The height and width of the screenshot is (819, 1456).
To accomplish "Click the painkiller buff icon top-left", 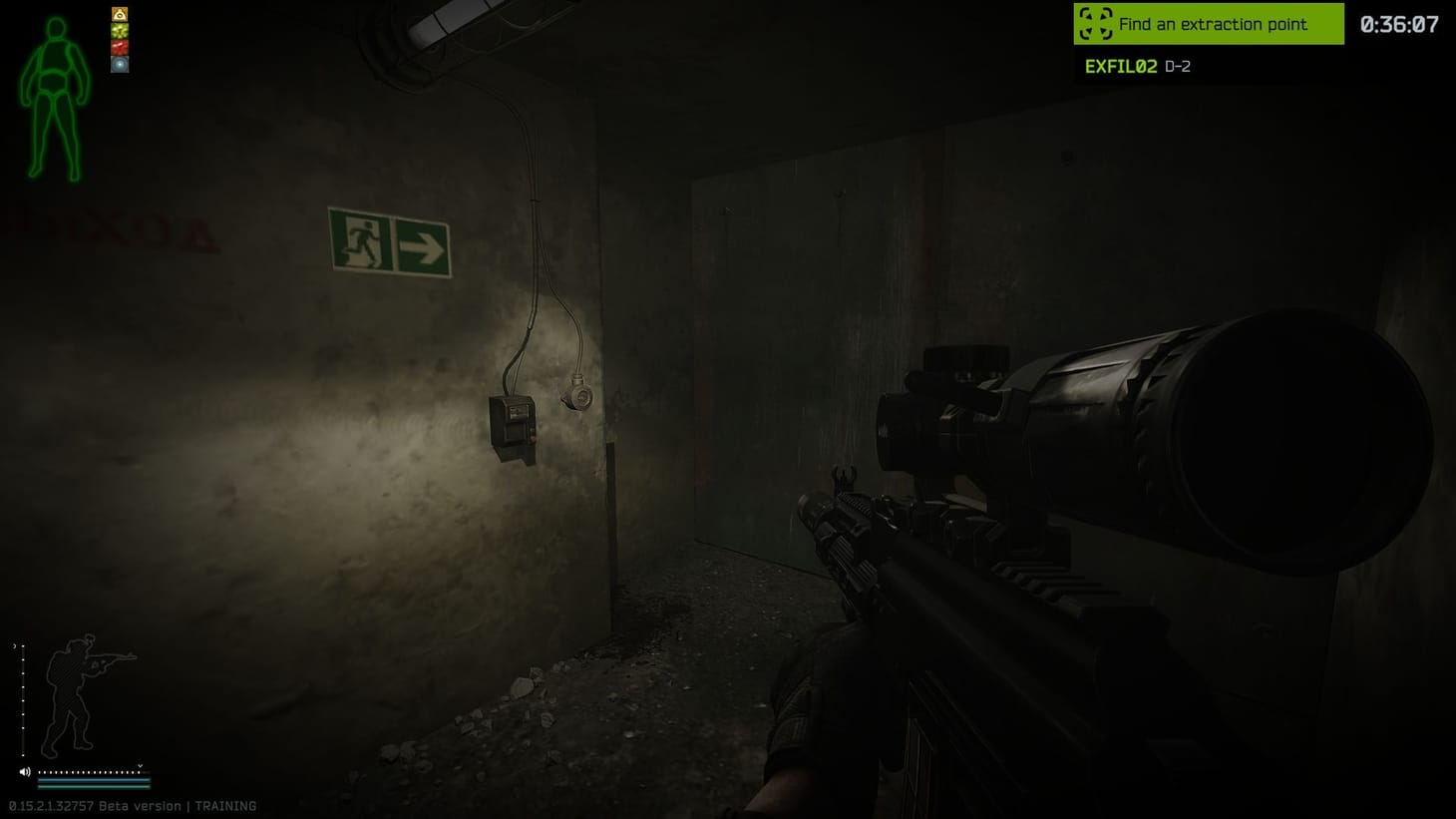I will pyautogui.click(x=120, y=14).
